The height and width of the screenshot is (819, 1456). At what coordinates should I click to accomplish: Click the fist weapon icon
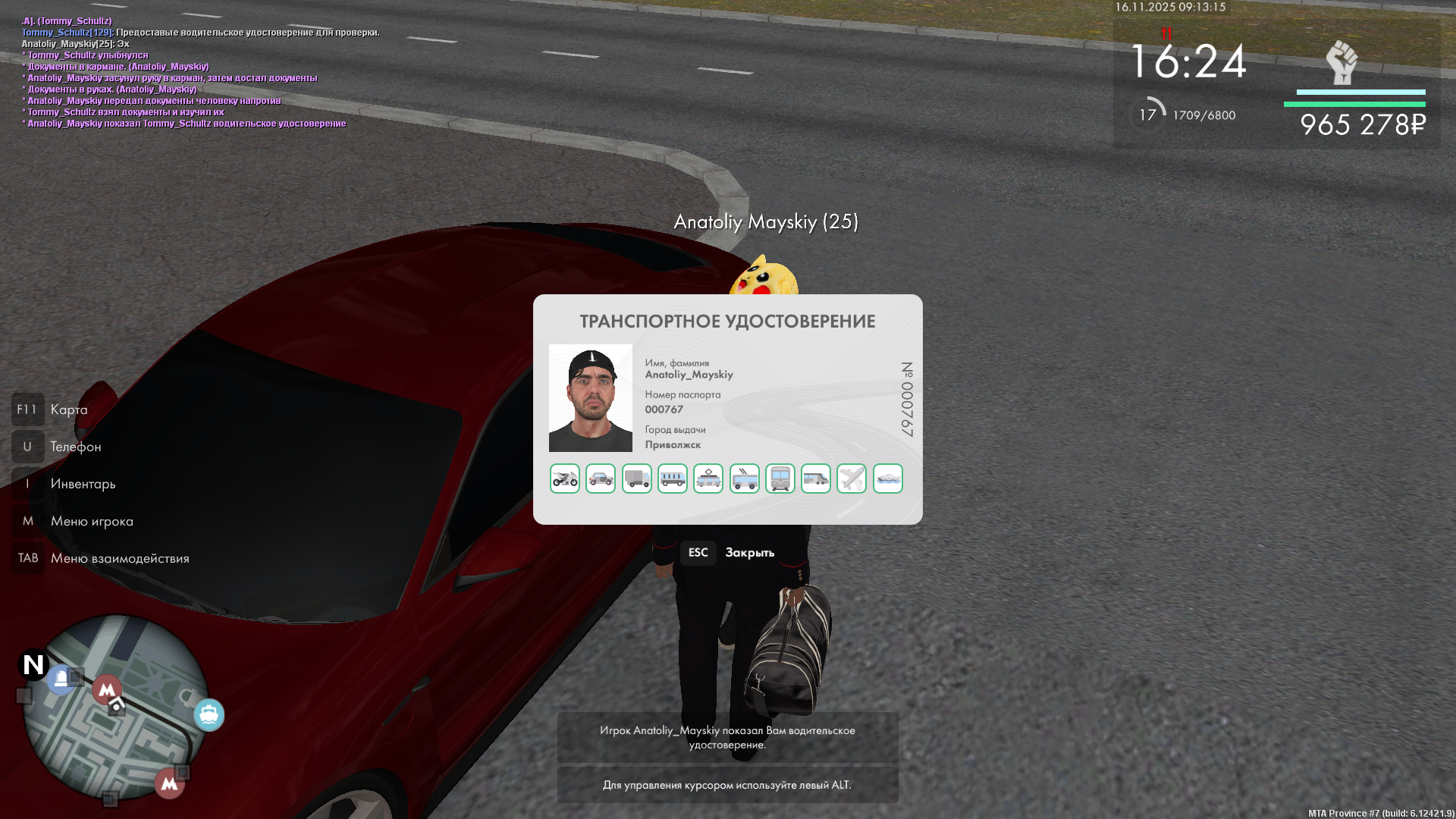point(1341,62)
